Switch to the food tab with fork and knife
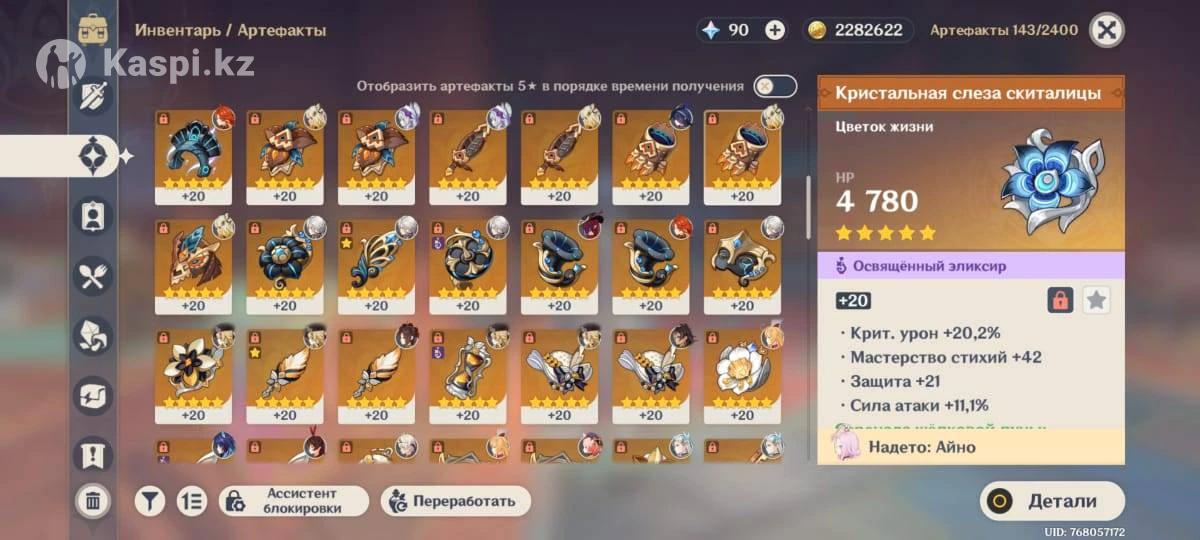1200x540 pixels. 93,275
